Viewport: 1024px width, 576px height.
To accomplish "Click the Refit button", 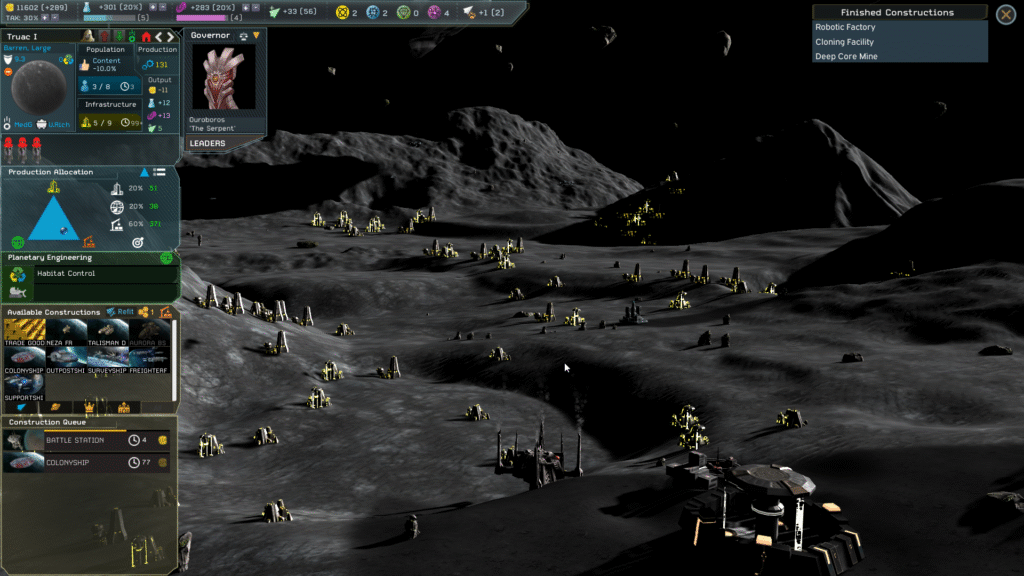I will (120, 312).
